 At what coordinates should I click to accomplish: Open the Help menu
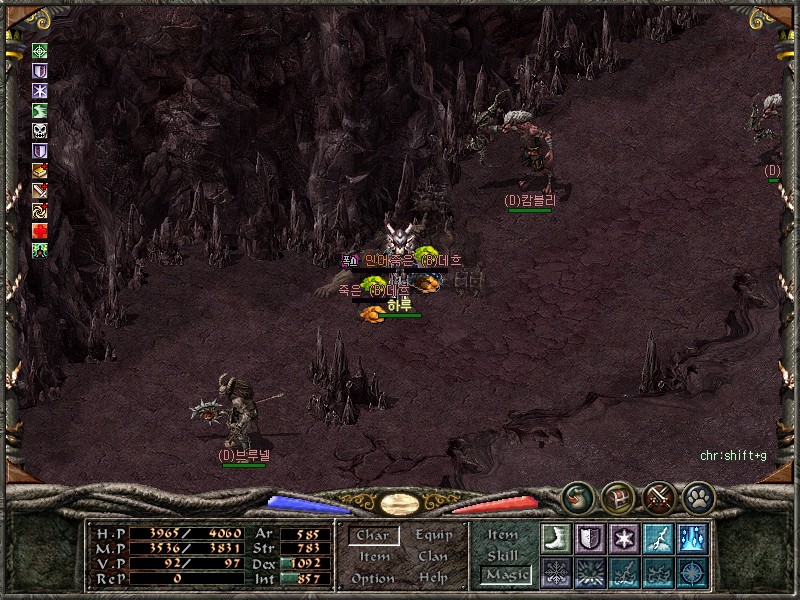pyautogui.click(x=433, y=578)
